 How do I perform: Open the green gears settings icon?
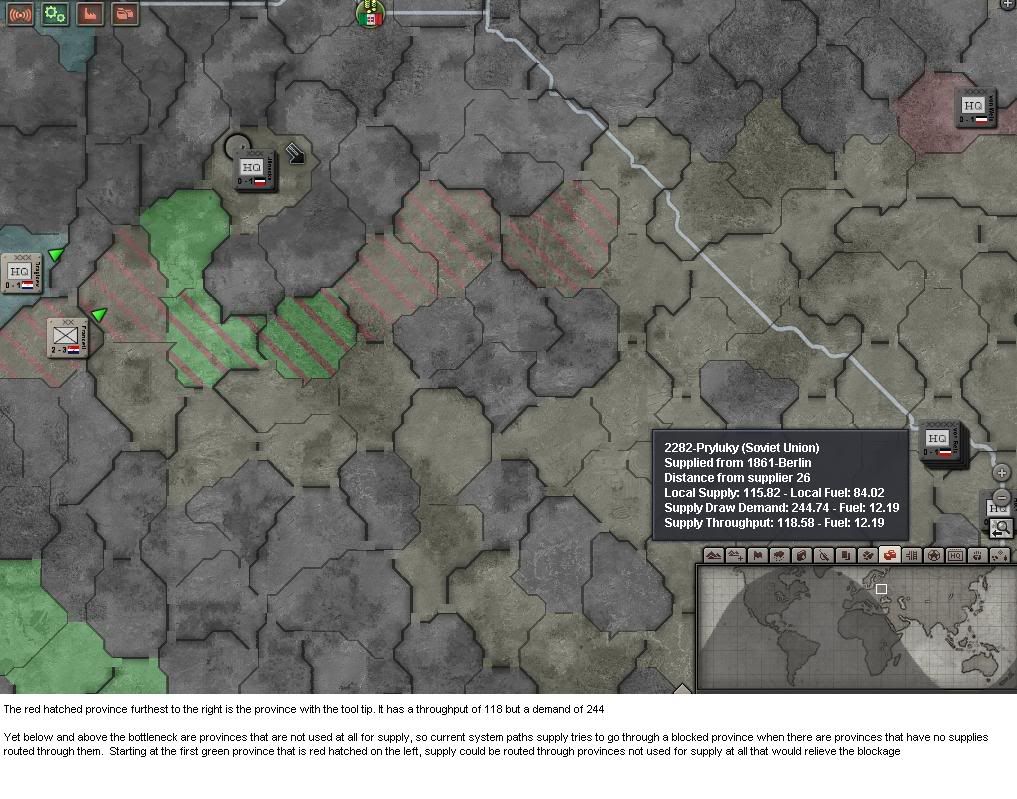click(x=55, y=14)
